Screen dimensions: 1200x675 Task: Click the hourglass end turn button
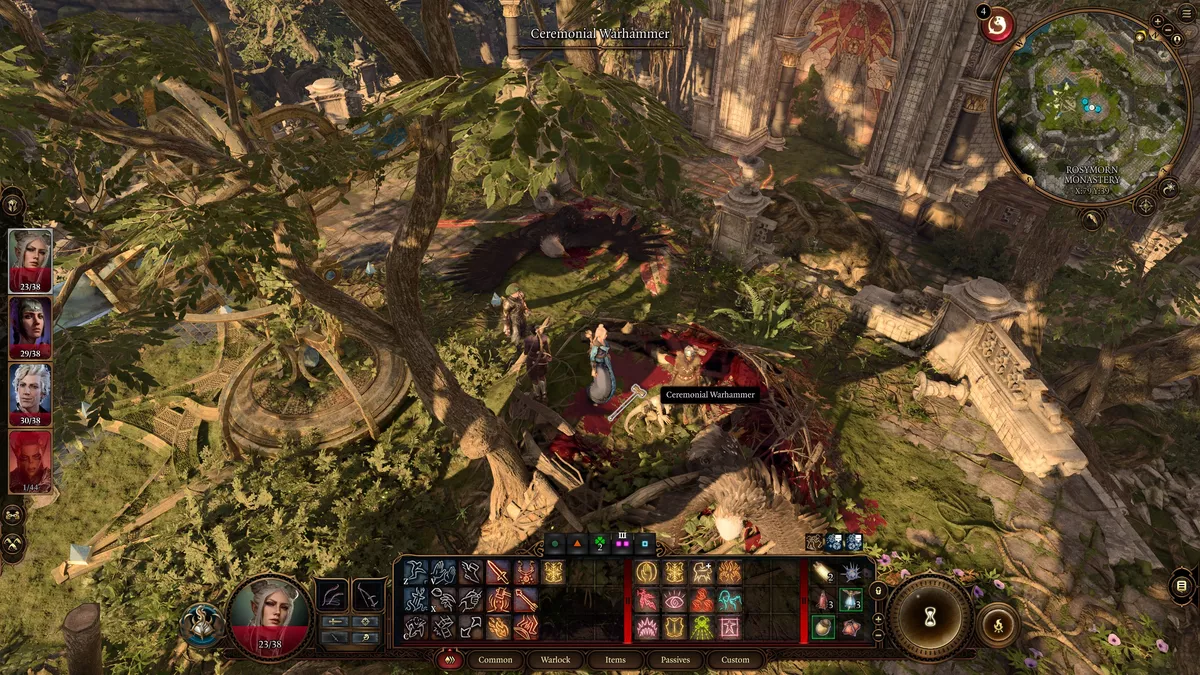(x=930, y=619)
